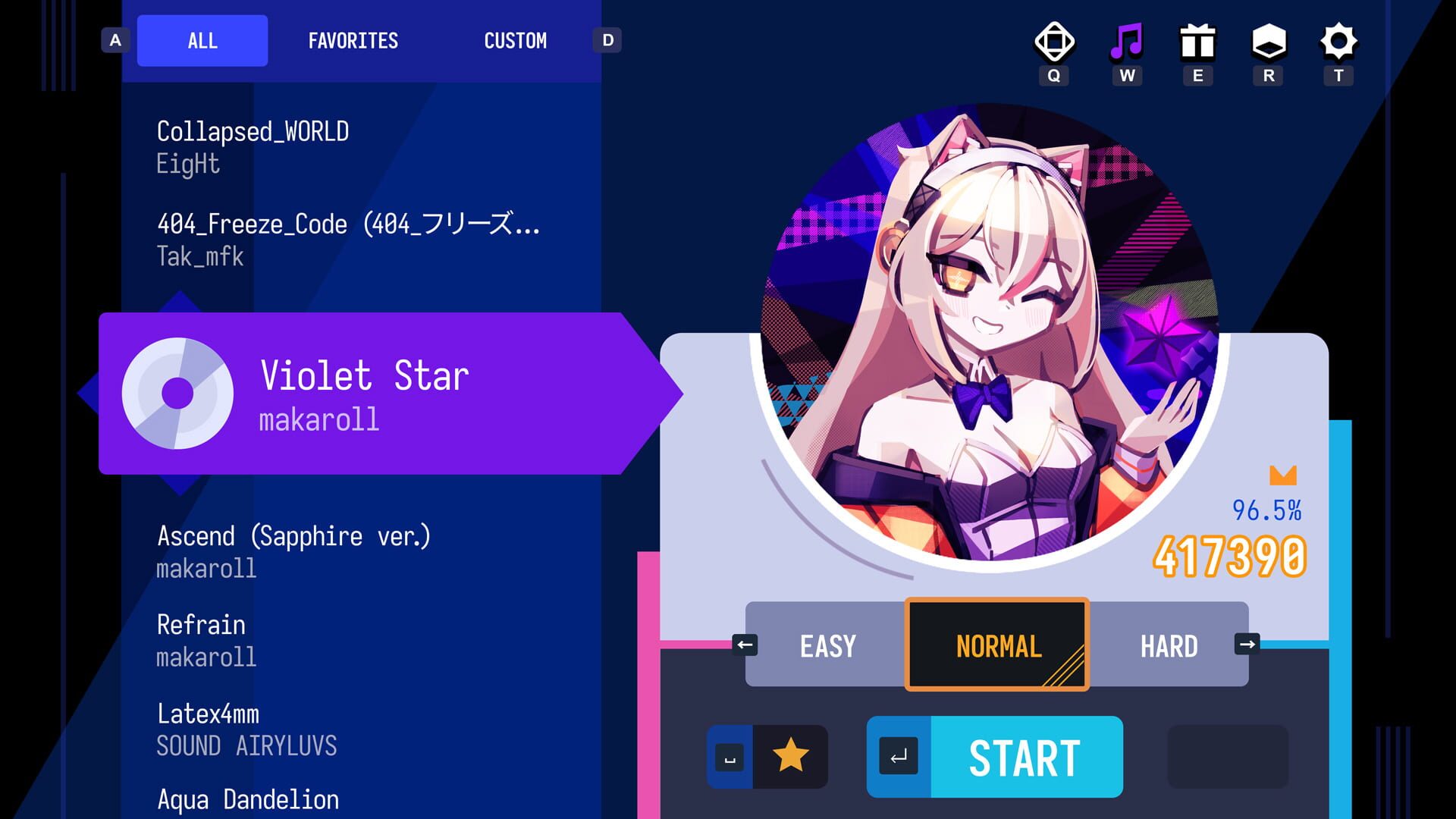The width and height of the screenshot is (1456, 819).
Task: Select the HARD difficulty
Action: click(1169, 645)
